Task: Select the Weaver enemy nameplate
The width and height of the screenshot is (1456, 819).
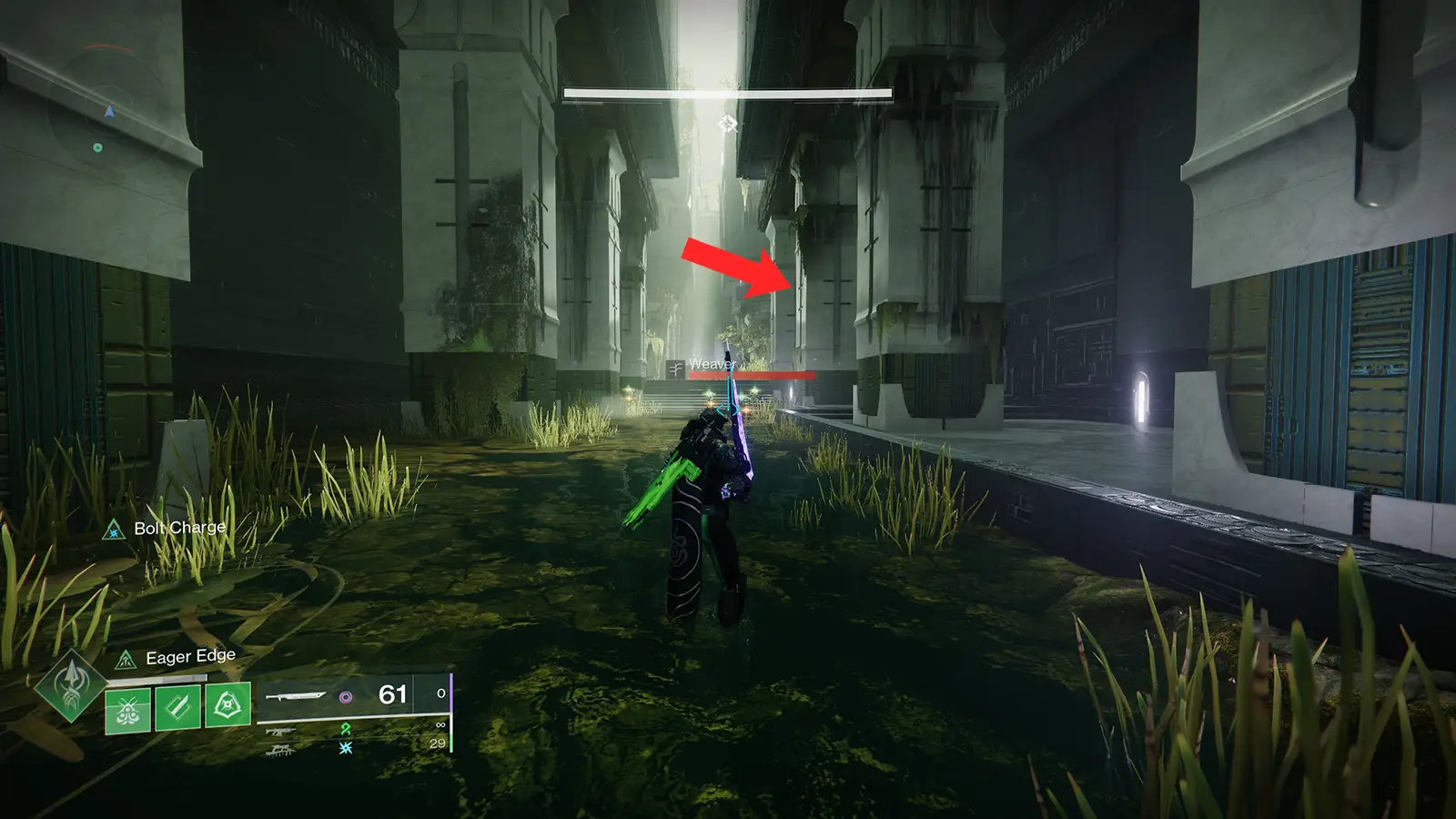Action: [x=712, y=365]
